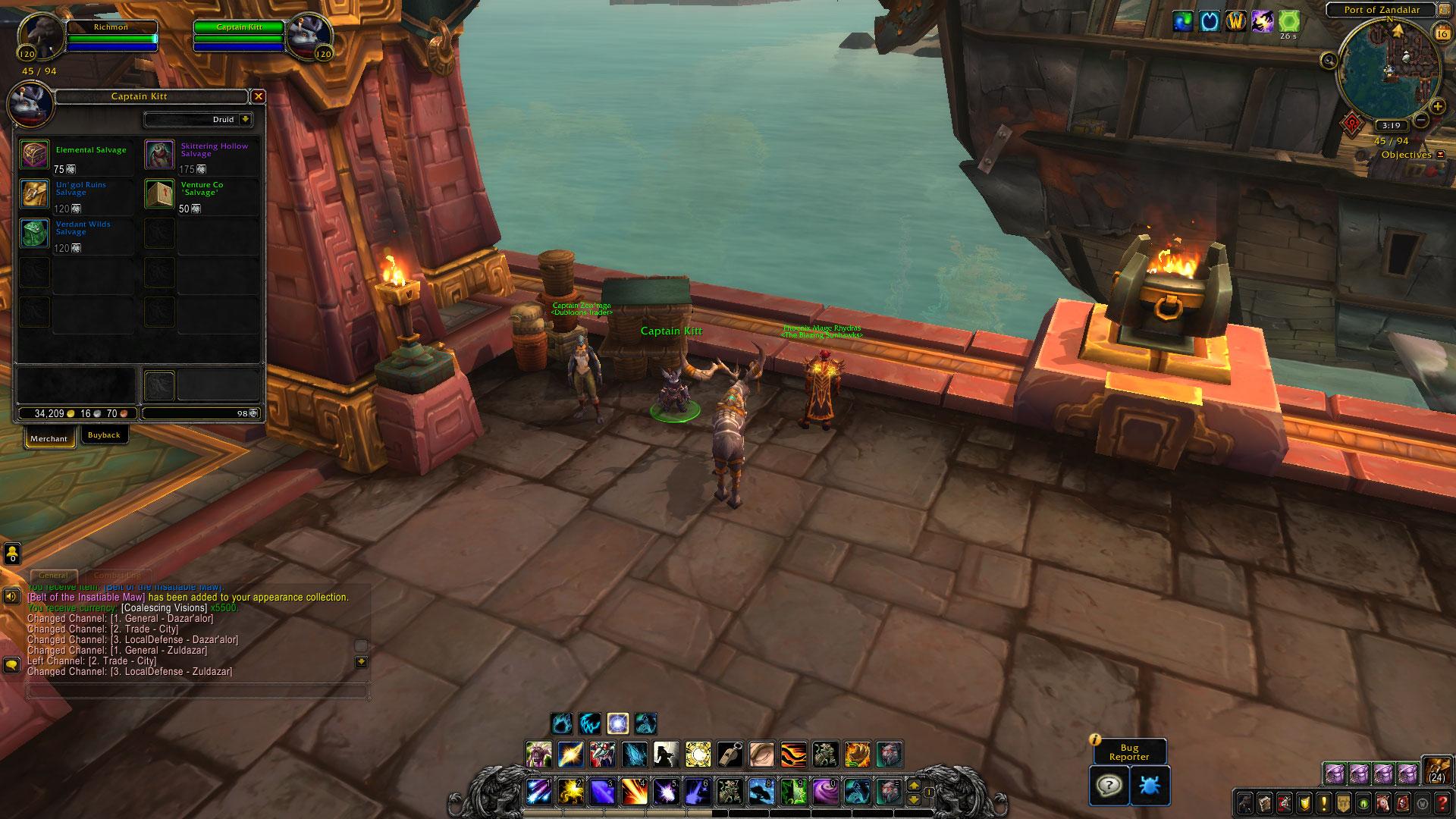Switch to the General chat tab
This screenshot has height=819, width=1456.
(54, 576)
